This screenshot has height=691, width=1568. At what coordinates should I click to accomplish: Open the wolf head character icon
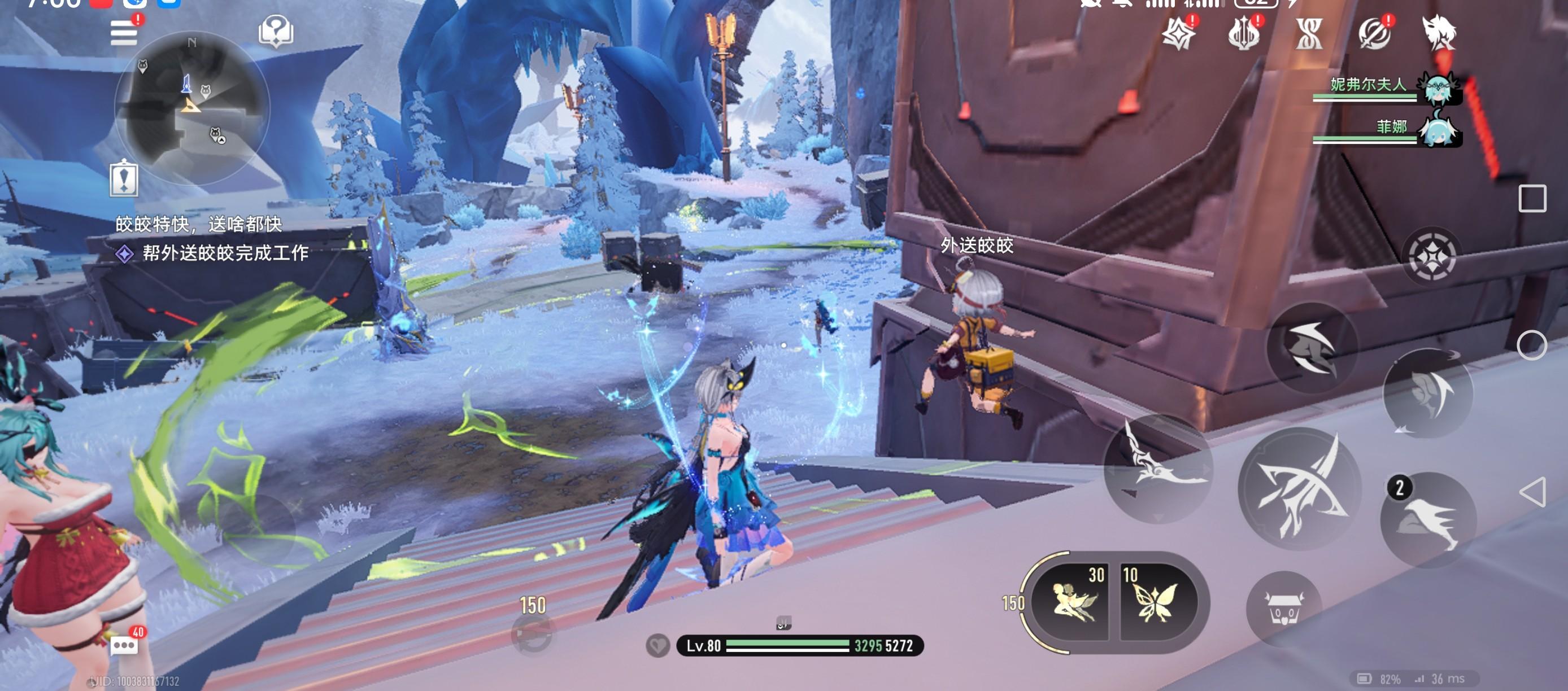[1439, 33]
